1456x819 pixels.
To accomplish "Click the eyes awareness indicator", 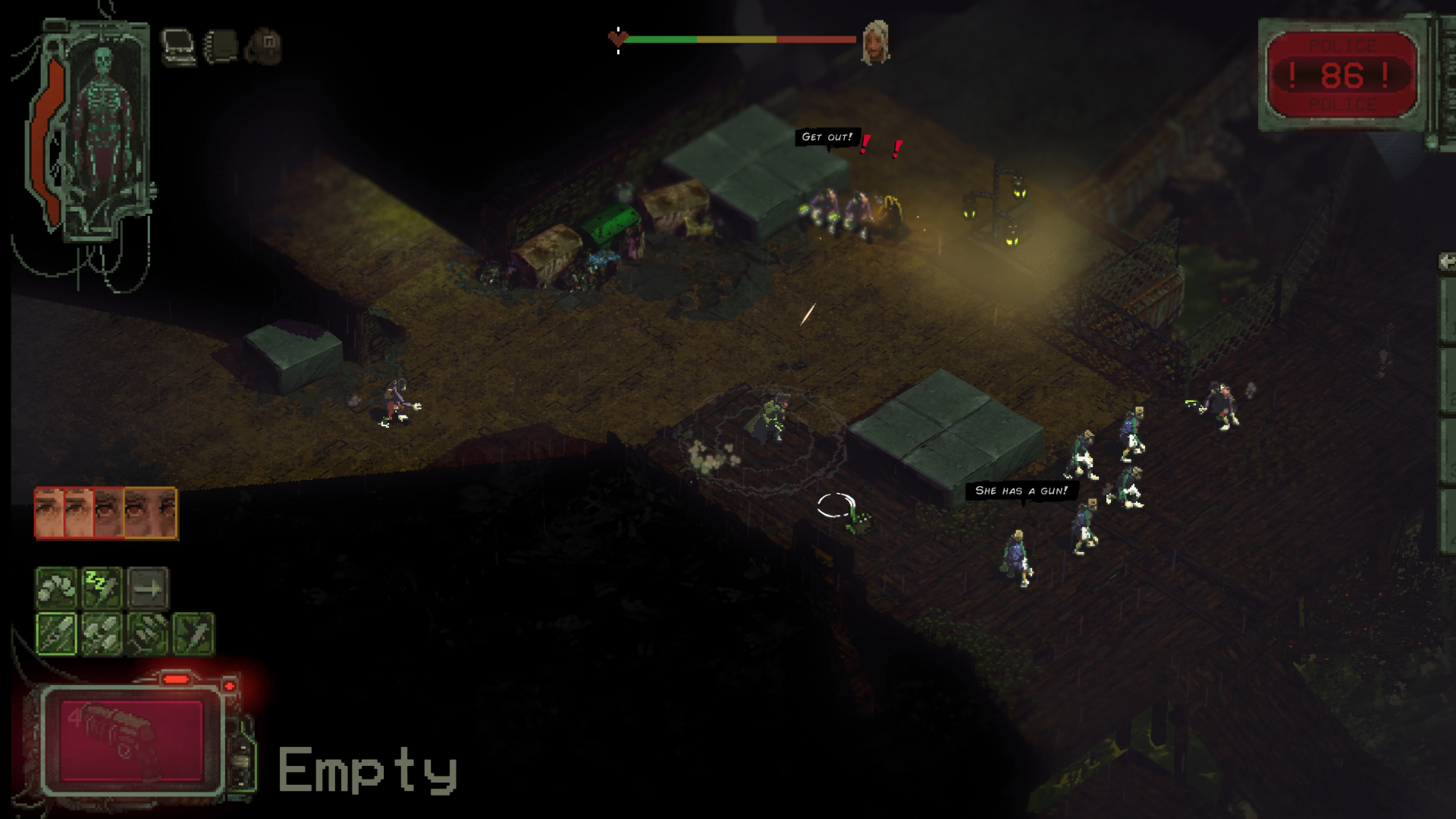I will pyautogui.click(x=106, y=513).
